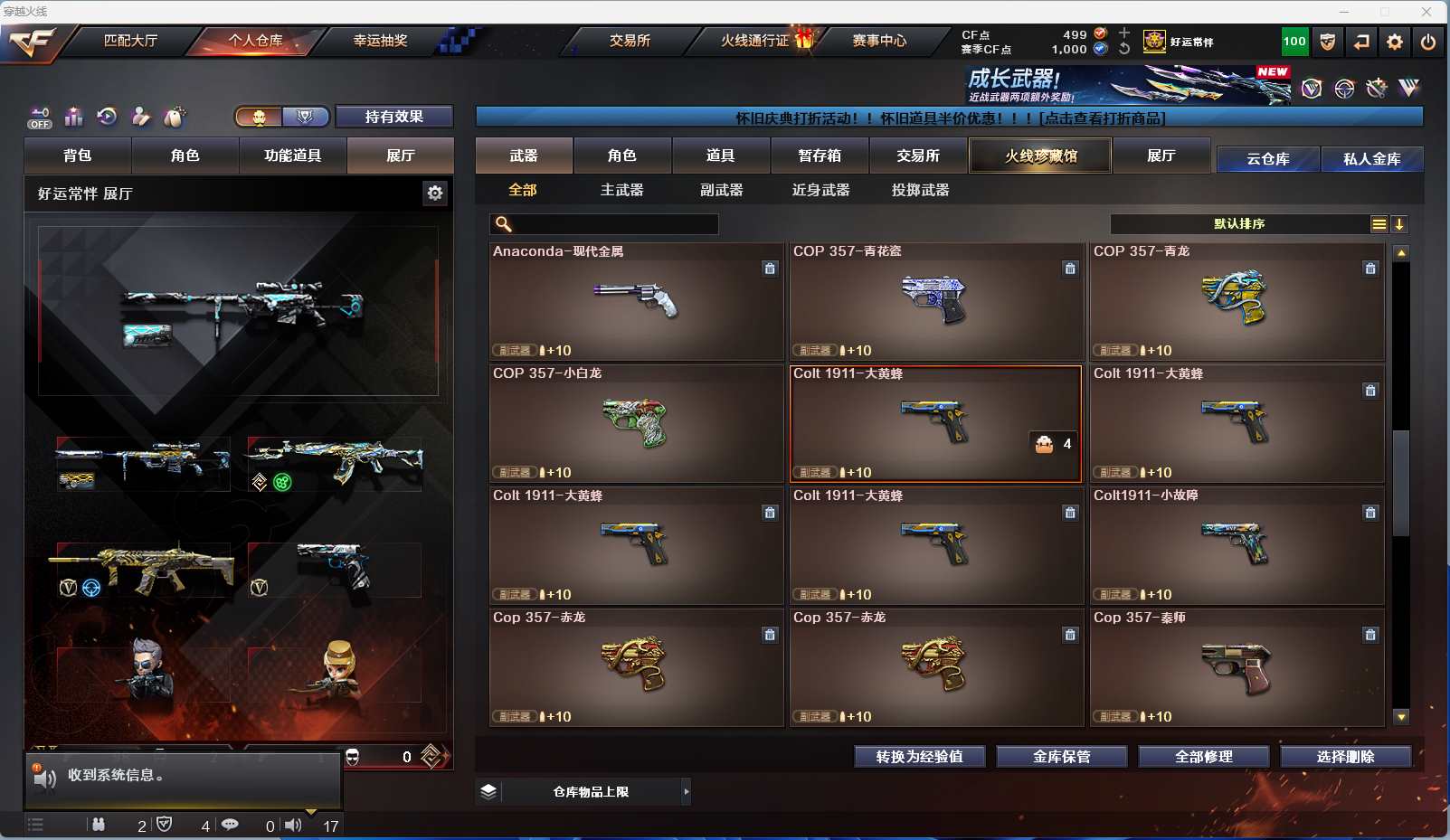
Task: Switch to the 背包 backpack tab
Action: pyautogui.click(x=78, y=156)
